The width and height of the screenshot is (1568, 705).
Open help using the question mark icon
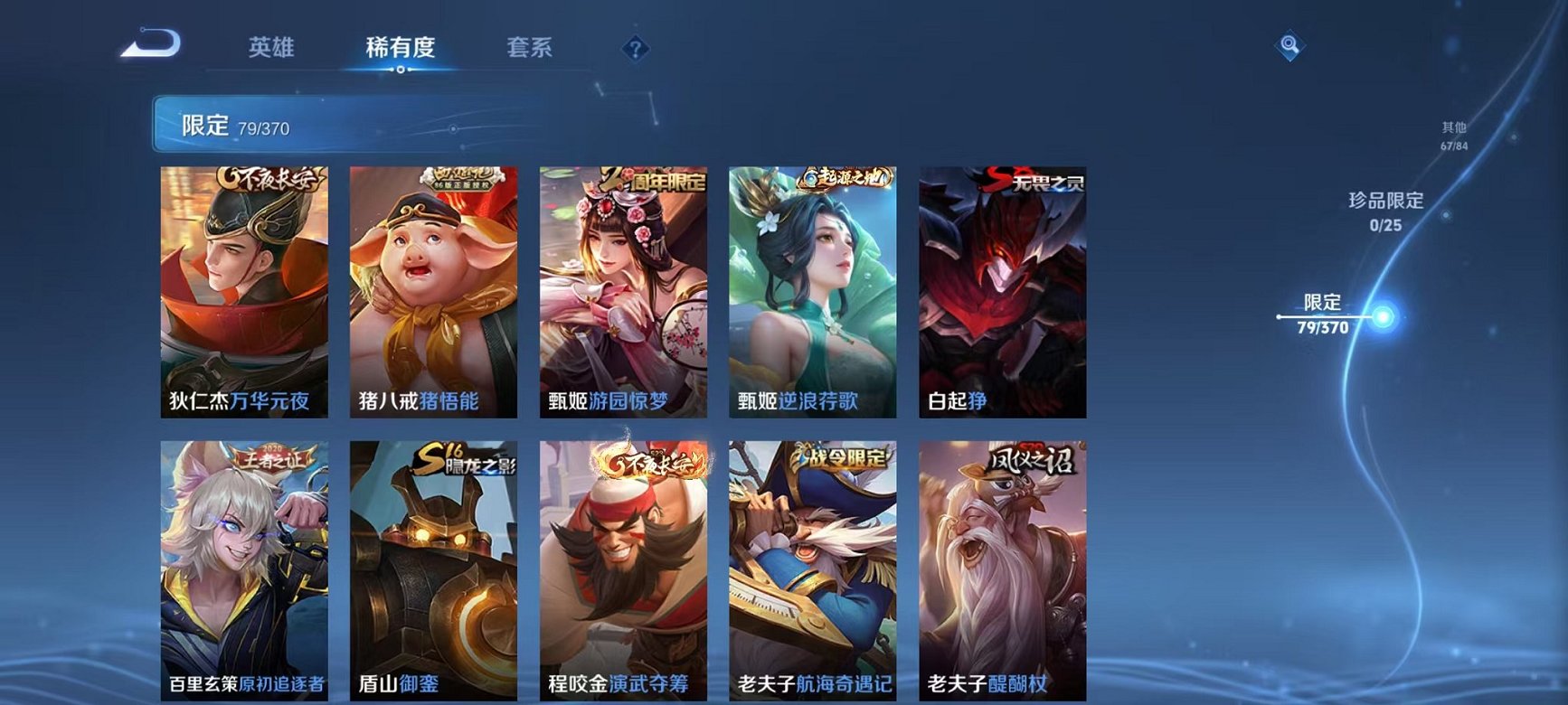click(634, 49)
